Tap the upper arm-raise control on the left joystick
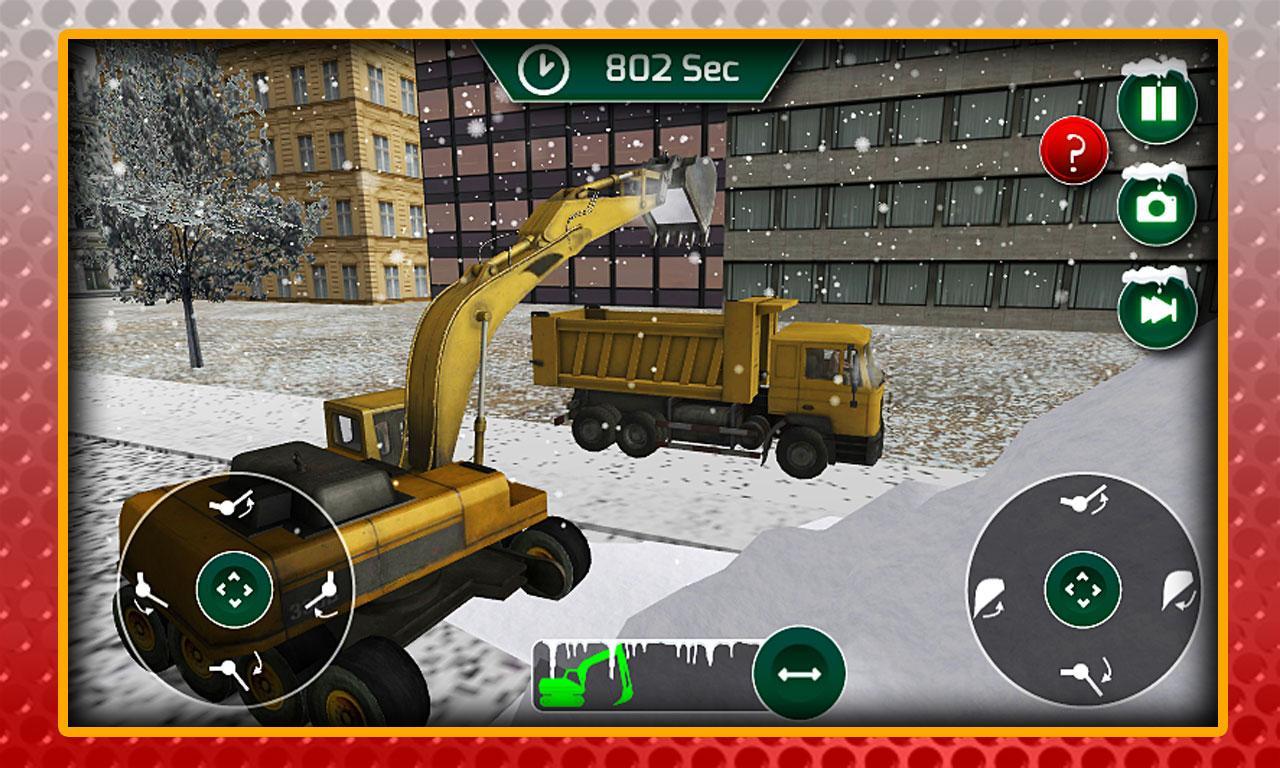 pyautogui.click(x=232, y=503)
